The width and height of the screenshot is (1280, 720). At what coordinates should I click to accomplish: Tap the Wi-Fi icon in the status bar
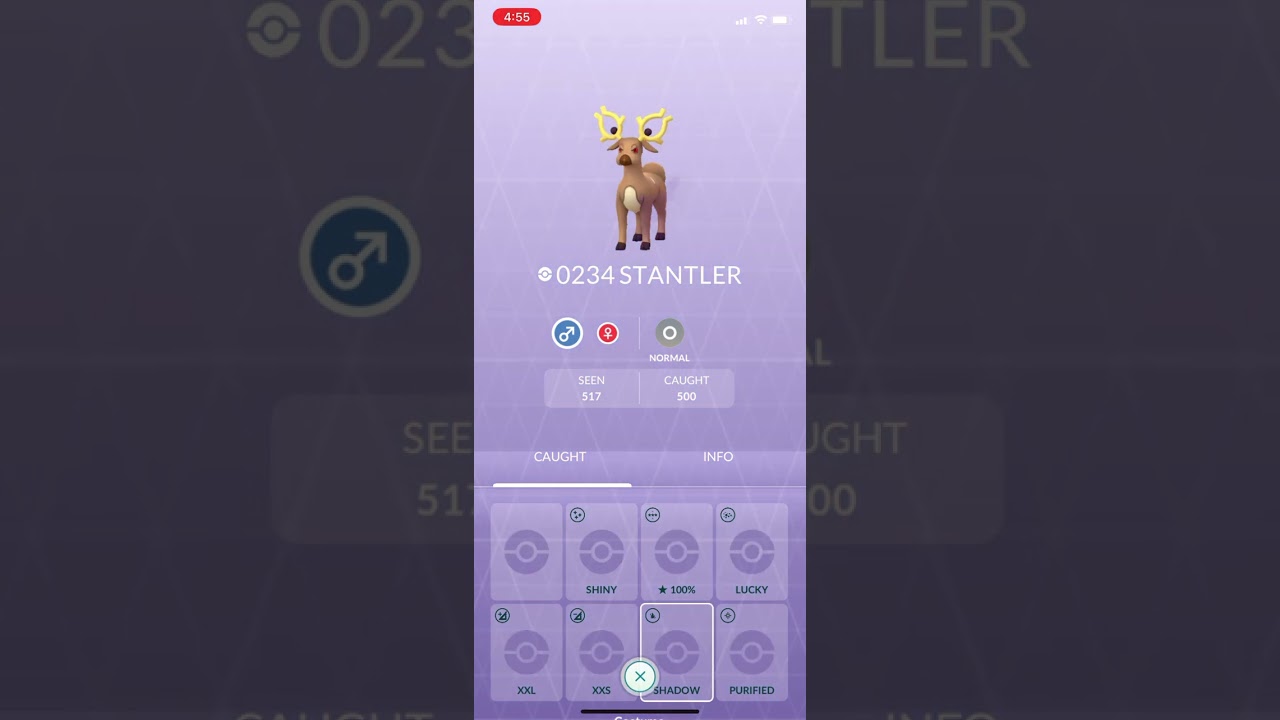(761, 18)
